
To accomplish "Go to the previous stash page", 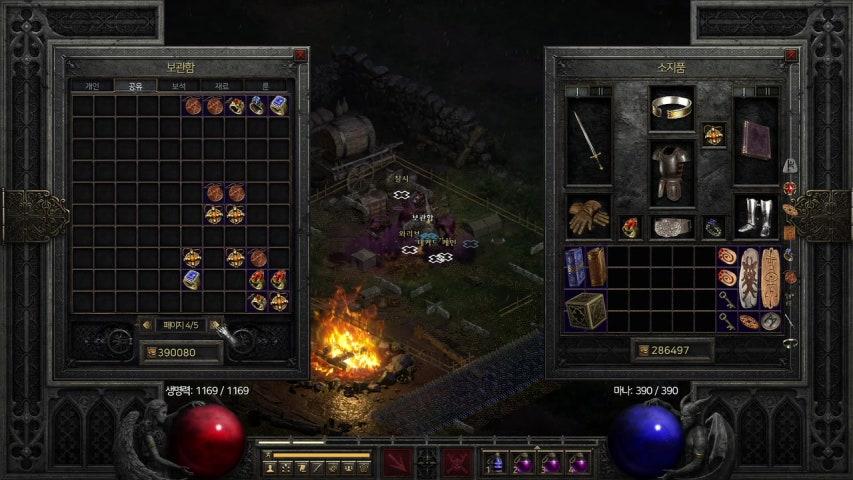I will (147, 325).
